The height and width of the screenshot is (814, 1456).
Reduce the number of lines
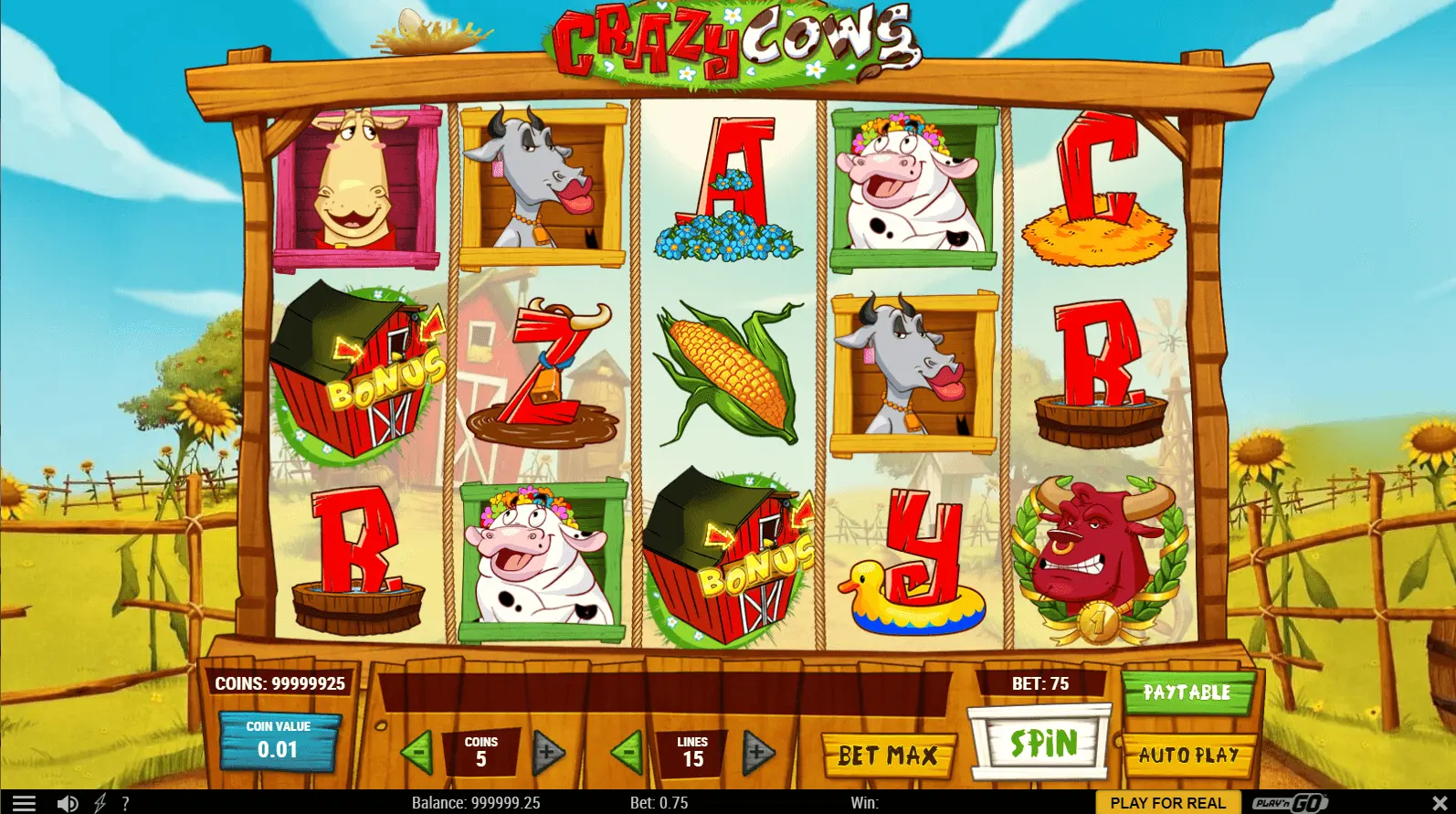coord(628,754)
